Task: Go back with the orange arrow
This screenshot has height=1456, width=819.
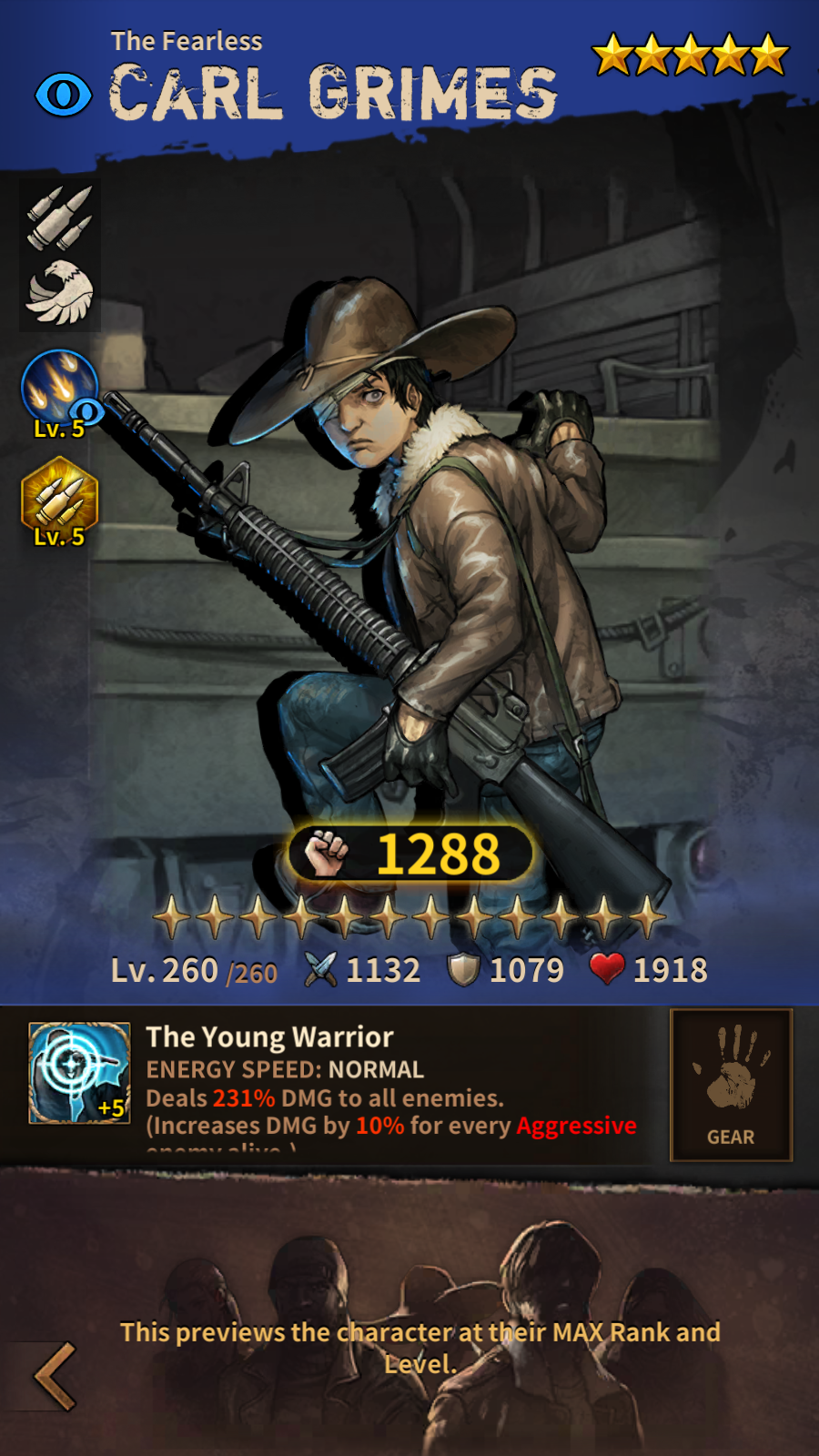Action: click(x=55, y=1376)
